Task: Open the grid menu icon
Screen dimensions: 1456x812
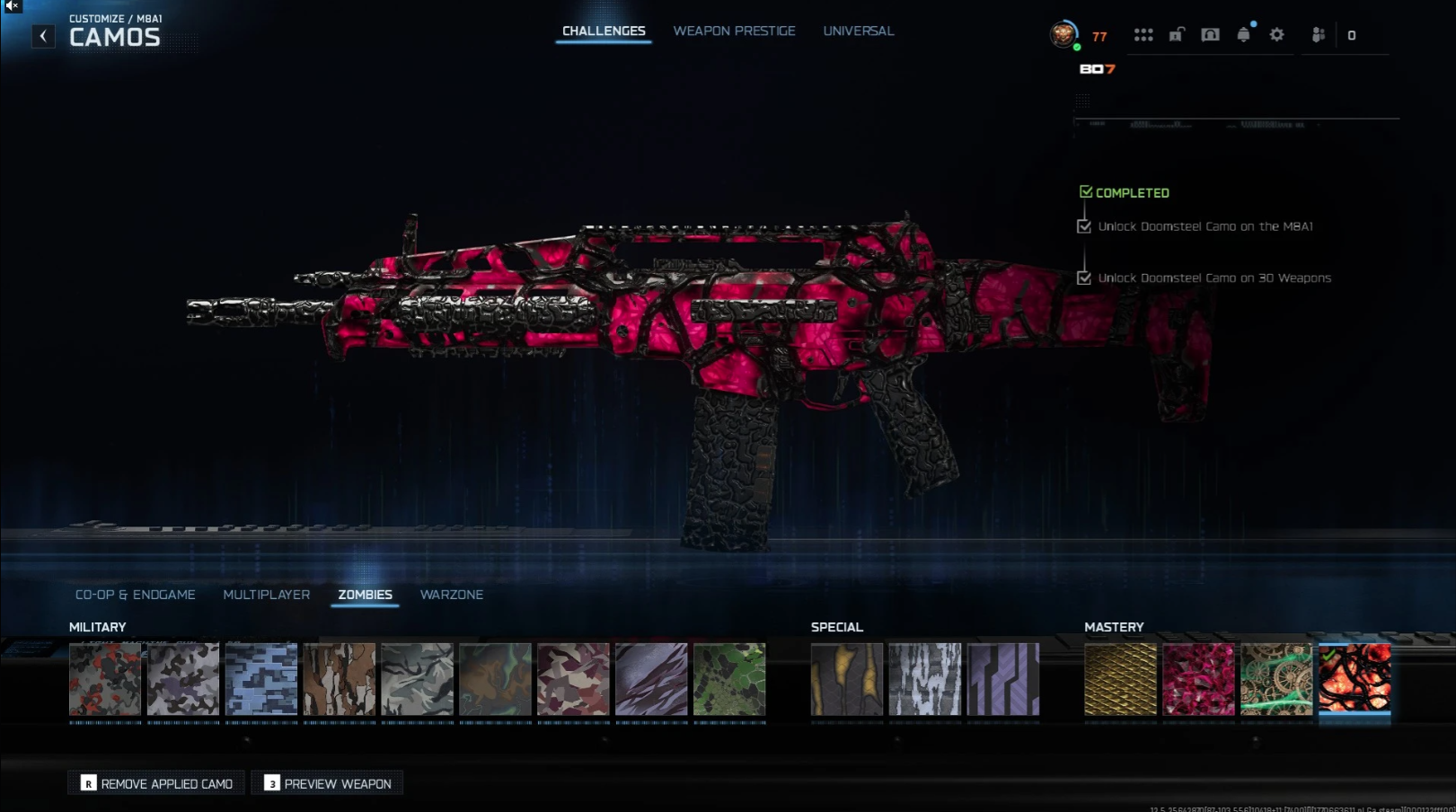Action: tap(1143, 35)
